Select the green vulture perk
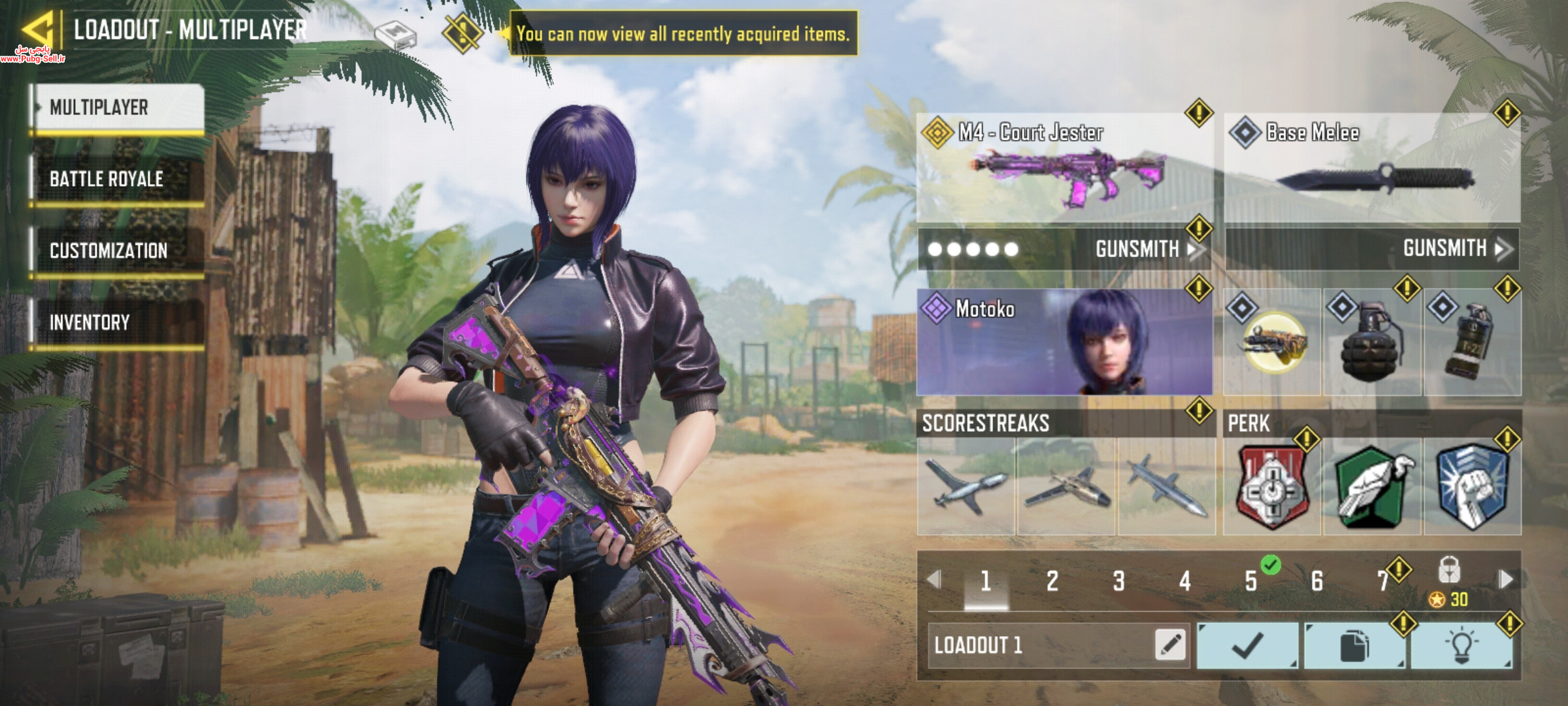Image resolution: width=1568 pixels, height=706 pixels. [x=1372, y=487]
